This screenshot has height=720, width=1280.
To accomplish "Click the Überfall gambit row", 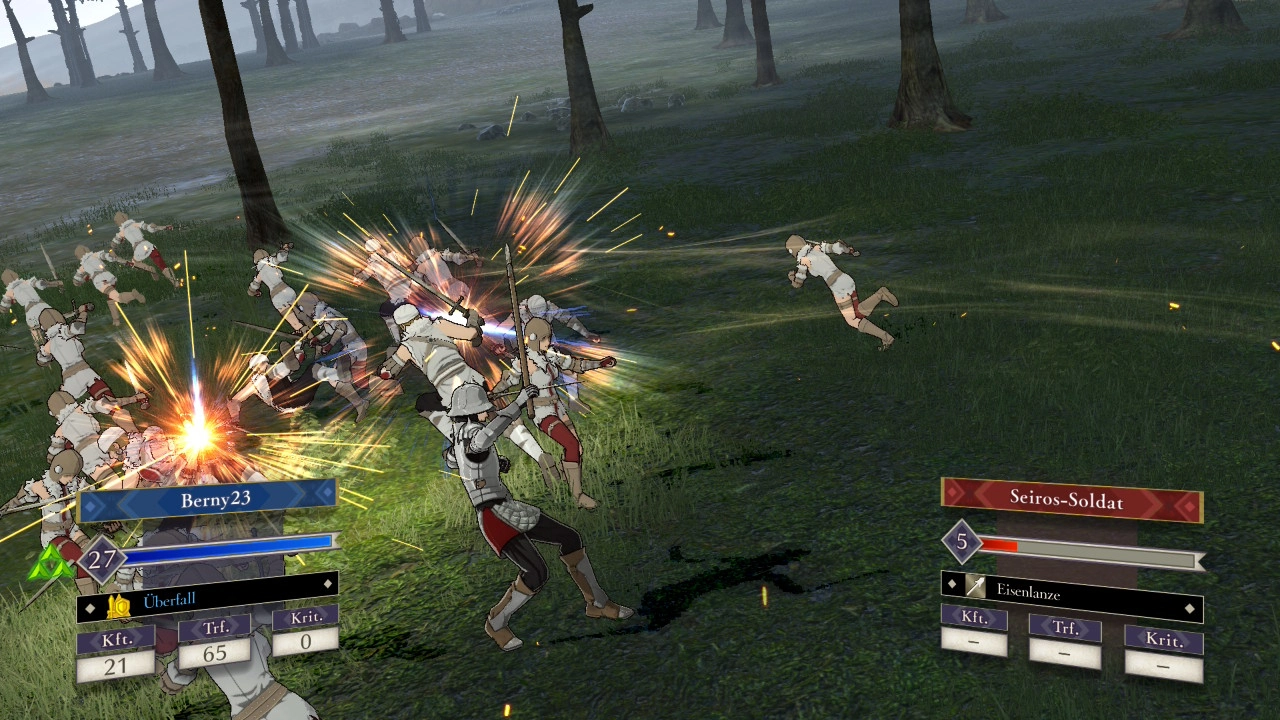I will point(208,599).
